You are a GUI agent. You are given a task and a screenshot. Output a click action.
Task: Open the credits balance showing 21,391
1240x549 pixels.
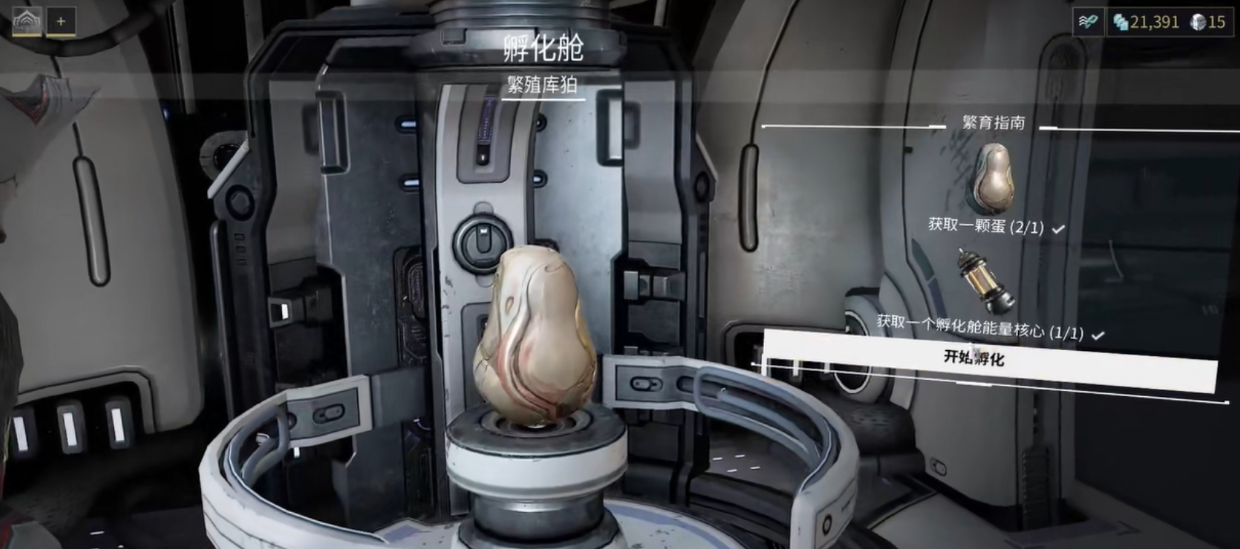(x=1146, y=22)
